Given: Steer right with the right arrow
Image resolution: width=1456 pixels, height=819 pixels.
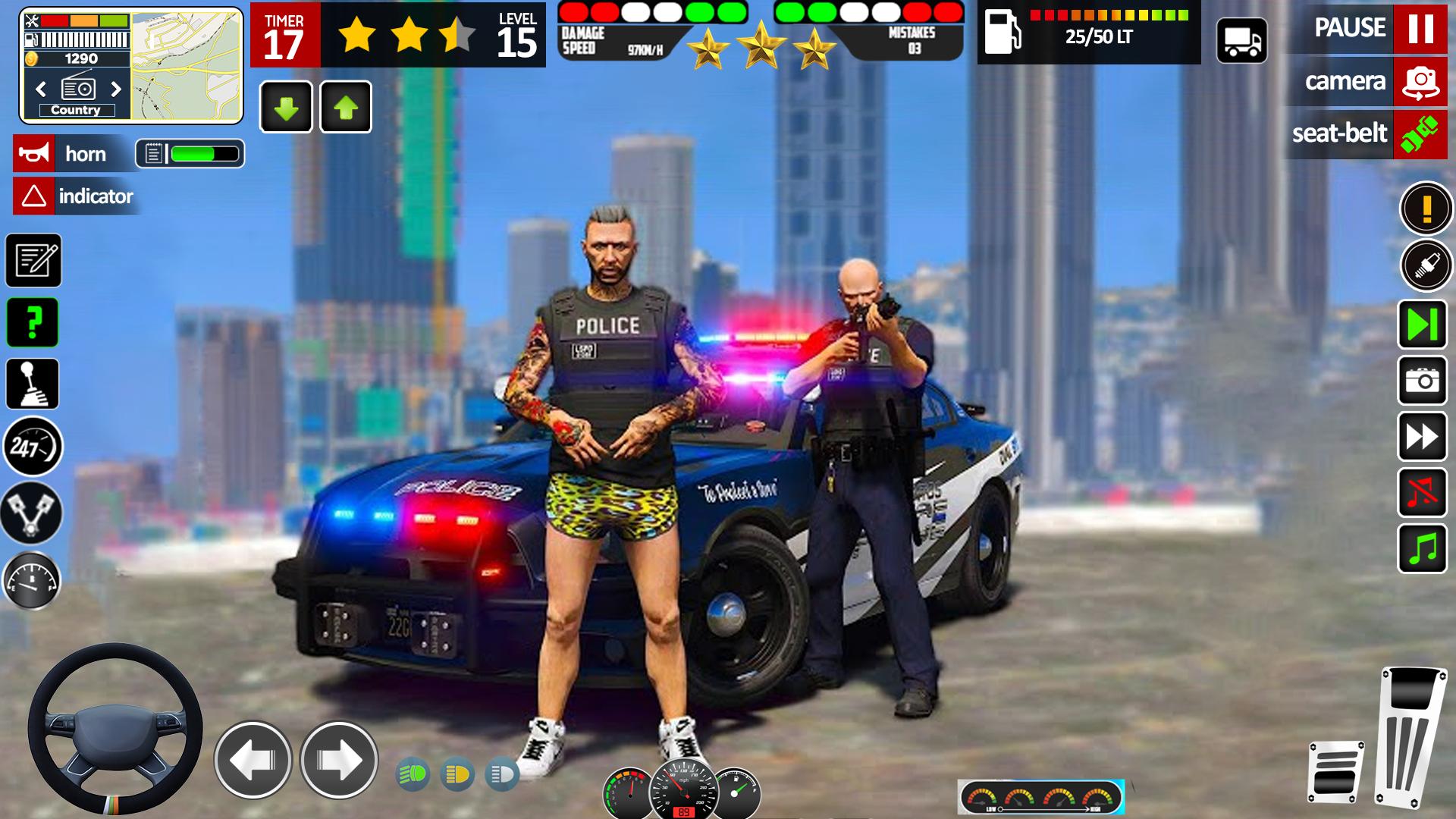Looking at the screenshot, I should click(339, 759).
